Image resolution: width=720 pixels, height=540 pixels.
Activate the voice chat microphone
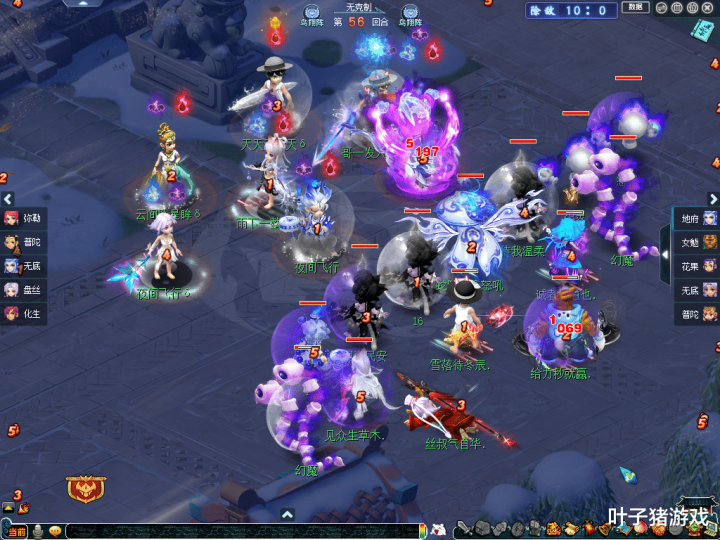(38, 531)
